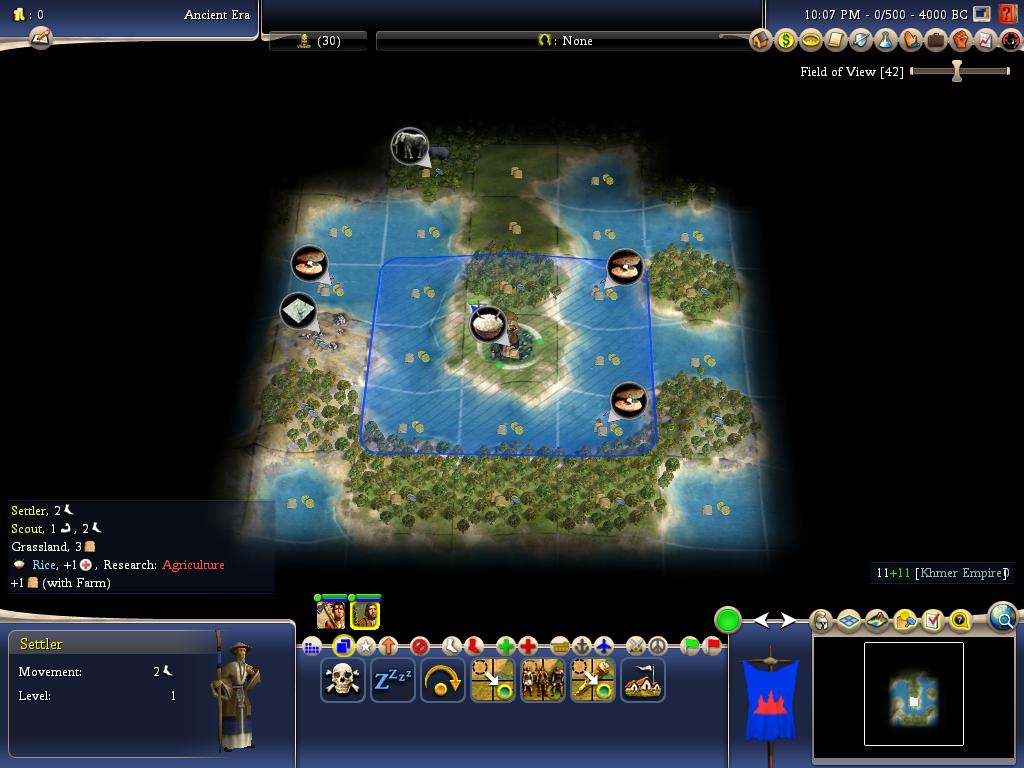Open the Civilopedia question mark book
1024x768 pixels.
point(1007,15)
